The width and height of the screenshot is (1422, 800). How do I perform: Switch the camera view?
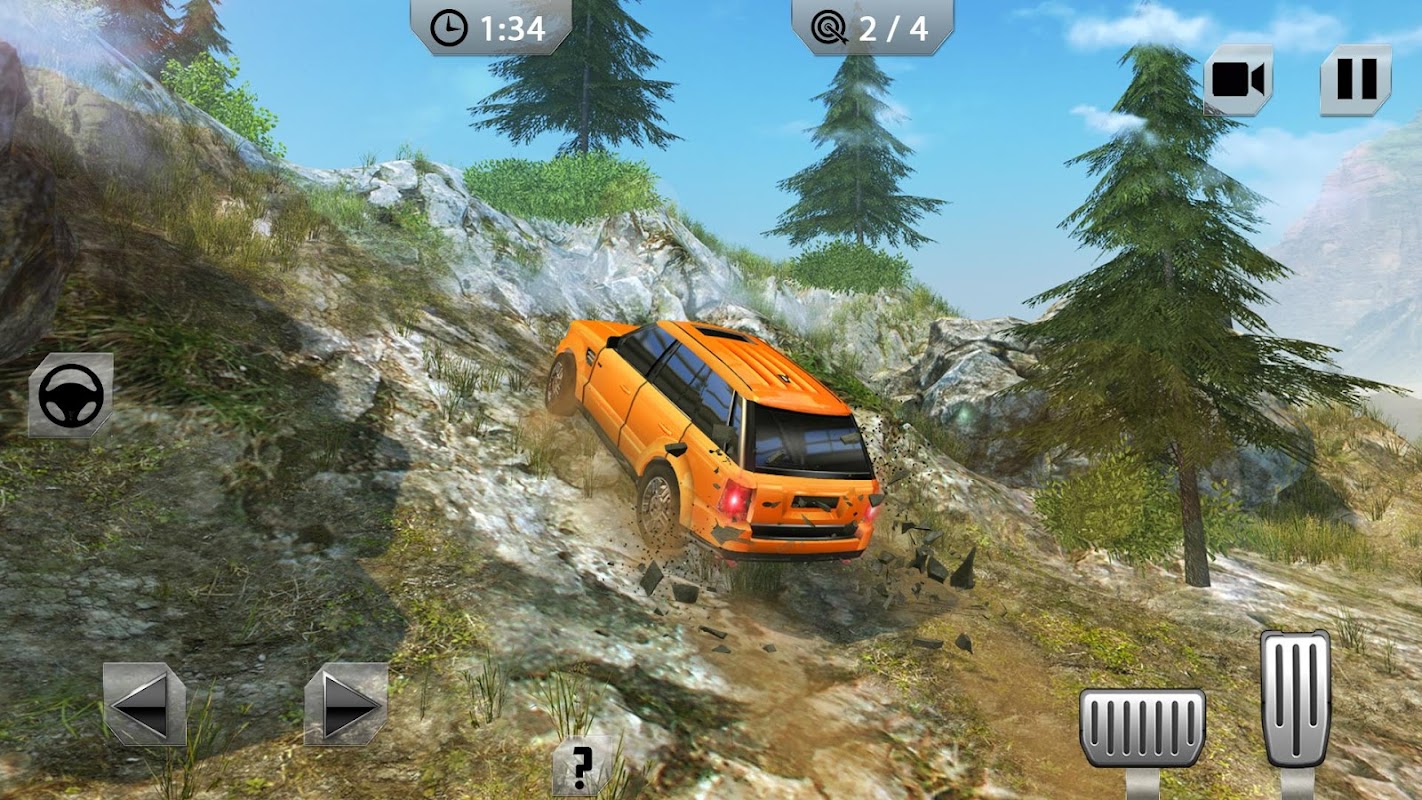pos(1238,79)
